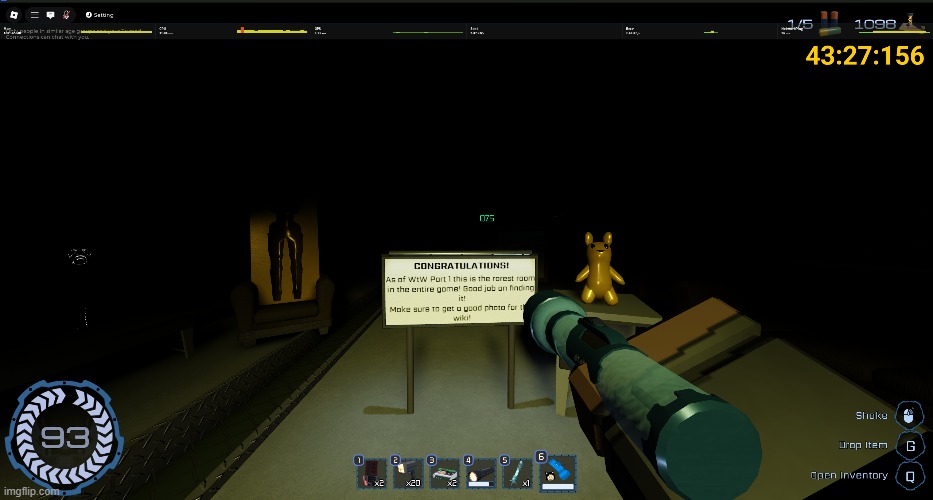Toggle the chat window icon

(50, 15)
